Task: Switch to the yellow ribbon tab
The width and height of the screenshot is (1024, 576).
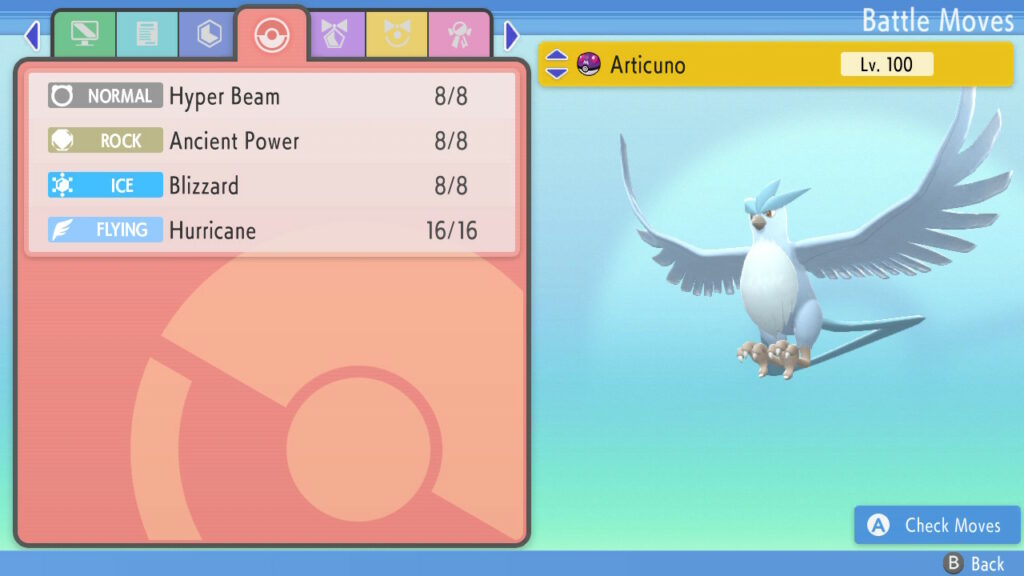Action: click(397, 35)
